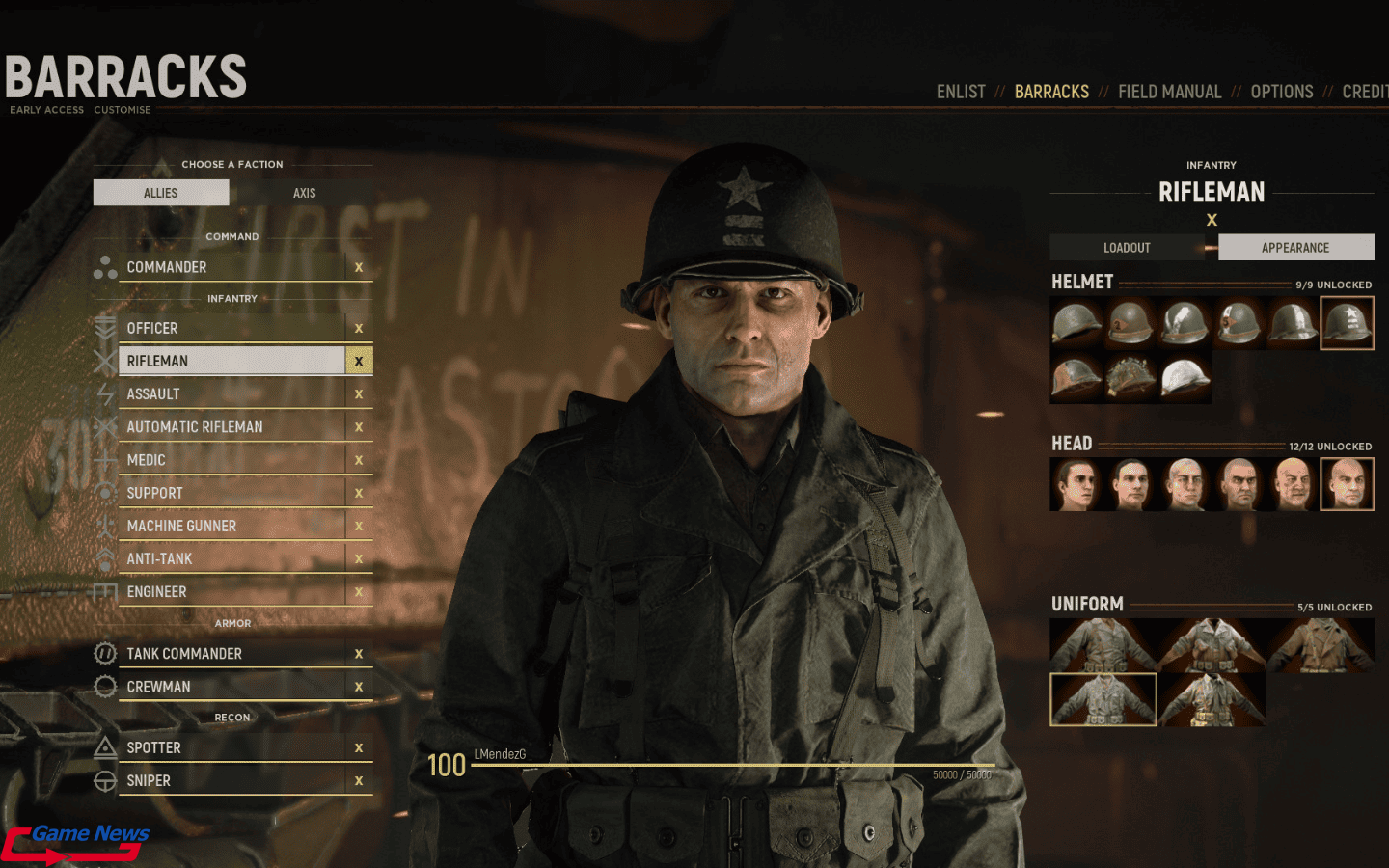Switch faction to Axis

[304, 193]
